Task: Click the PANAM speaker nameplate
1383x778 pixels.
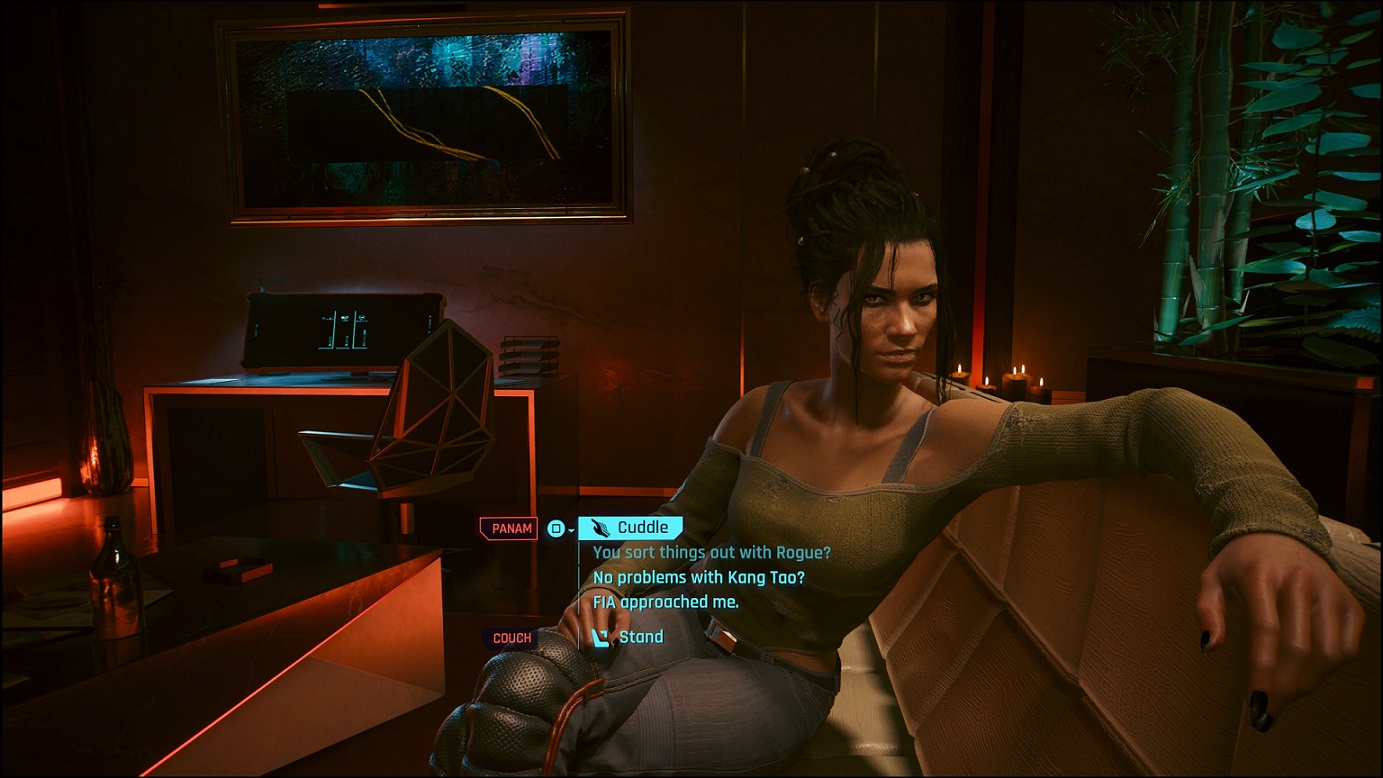Action: [508, 528]
